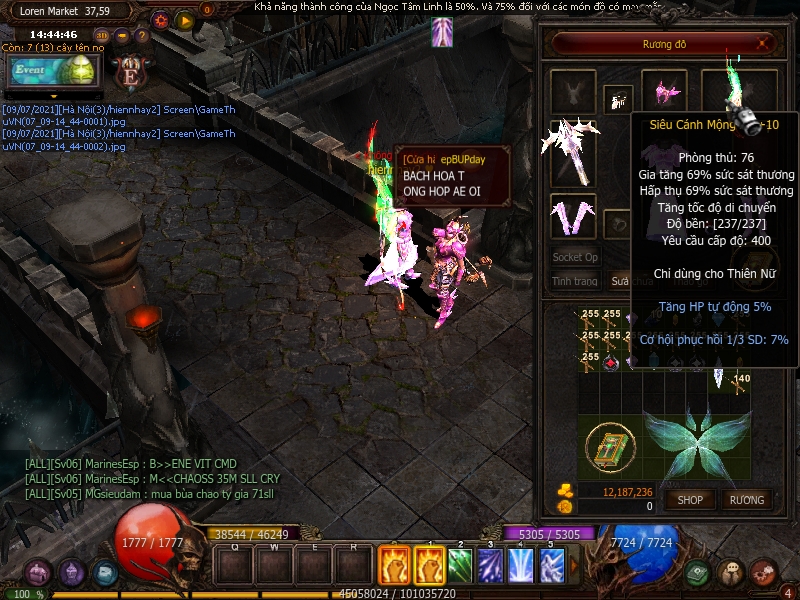Switch to the Tình trạng tab
Image resolution: width=800 pixels, height=600 pixels.
pos(575,282)
